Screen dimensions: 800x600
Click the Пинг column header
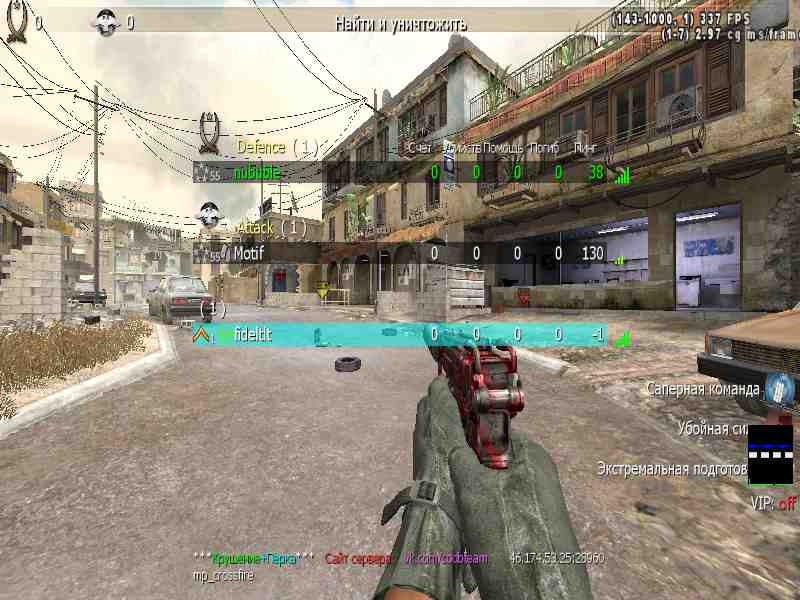click(x=585, y=148)
